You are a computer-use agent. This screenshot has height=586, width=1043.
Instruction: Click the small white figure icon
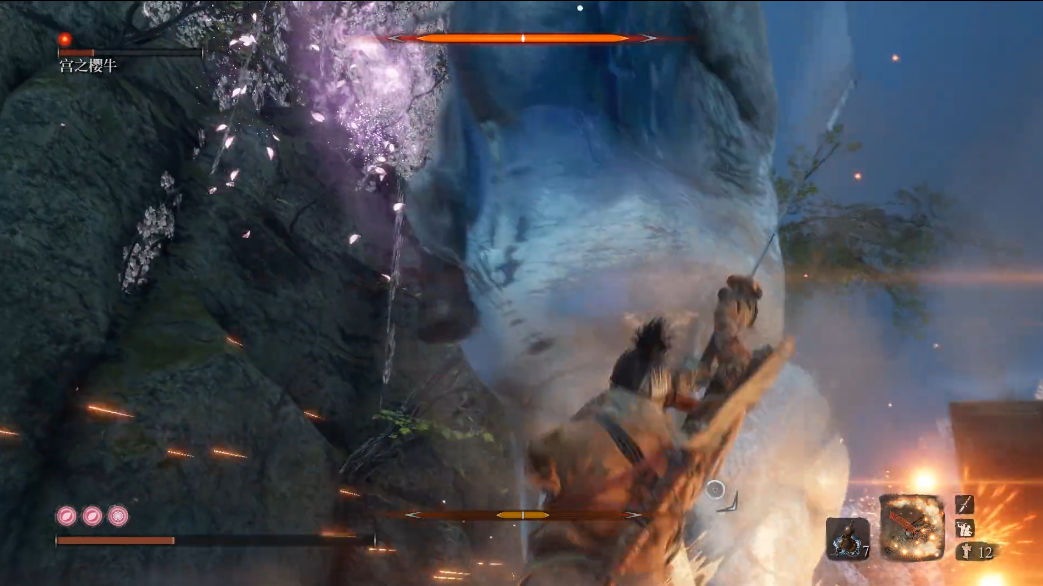[x=964, y=528]
